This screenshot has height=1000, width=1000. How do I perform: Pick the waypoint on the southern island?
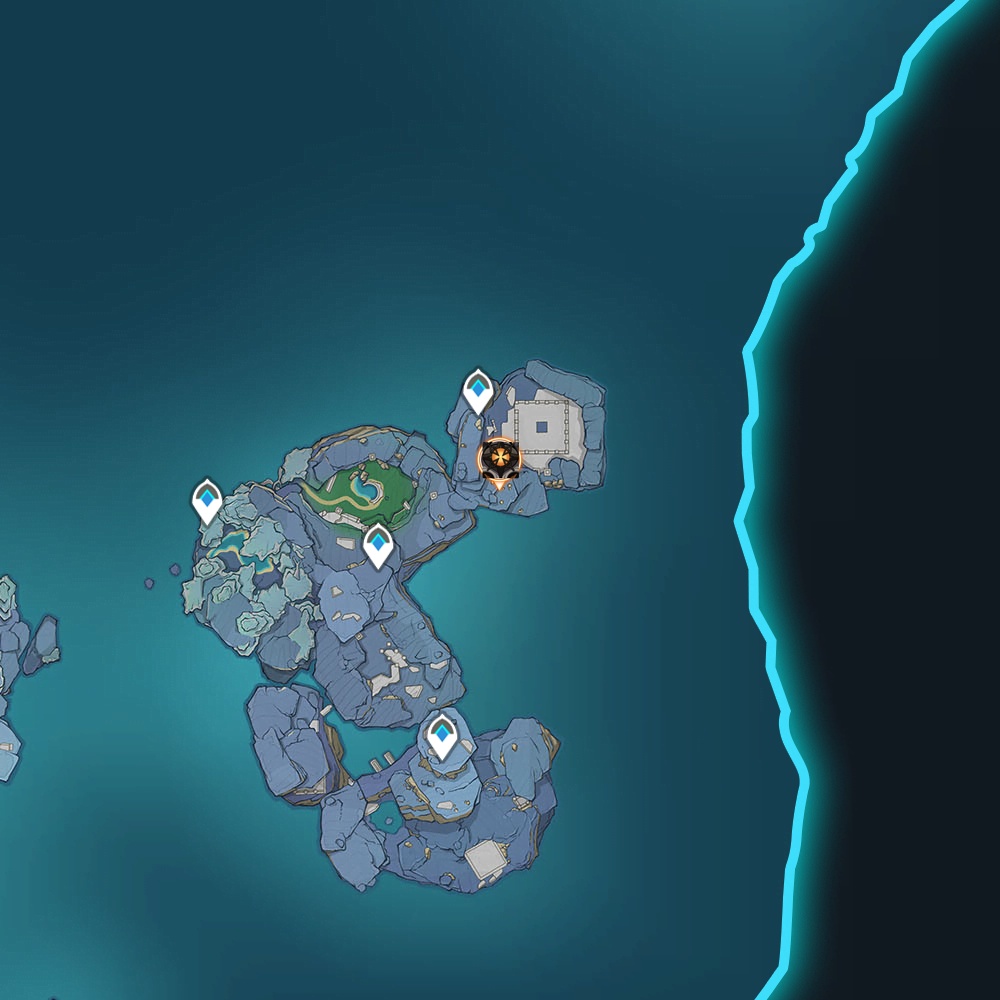[442, 736]
